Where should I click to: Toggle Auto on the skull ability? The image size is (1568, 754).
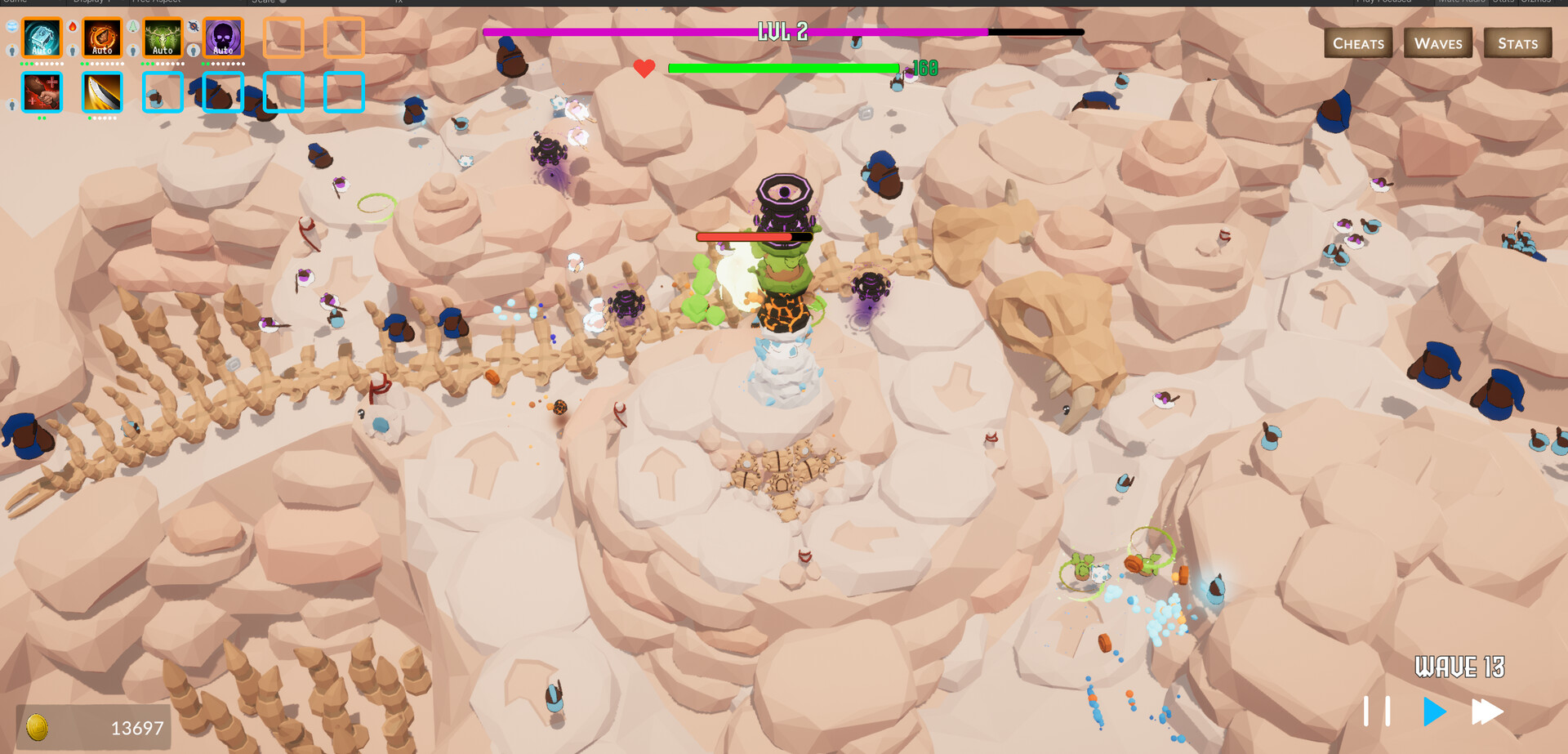click(x=222, y=51)
